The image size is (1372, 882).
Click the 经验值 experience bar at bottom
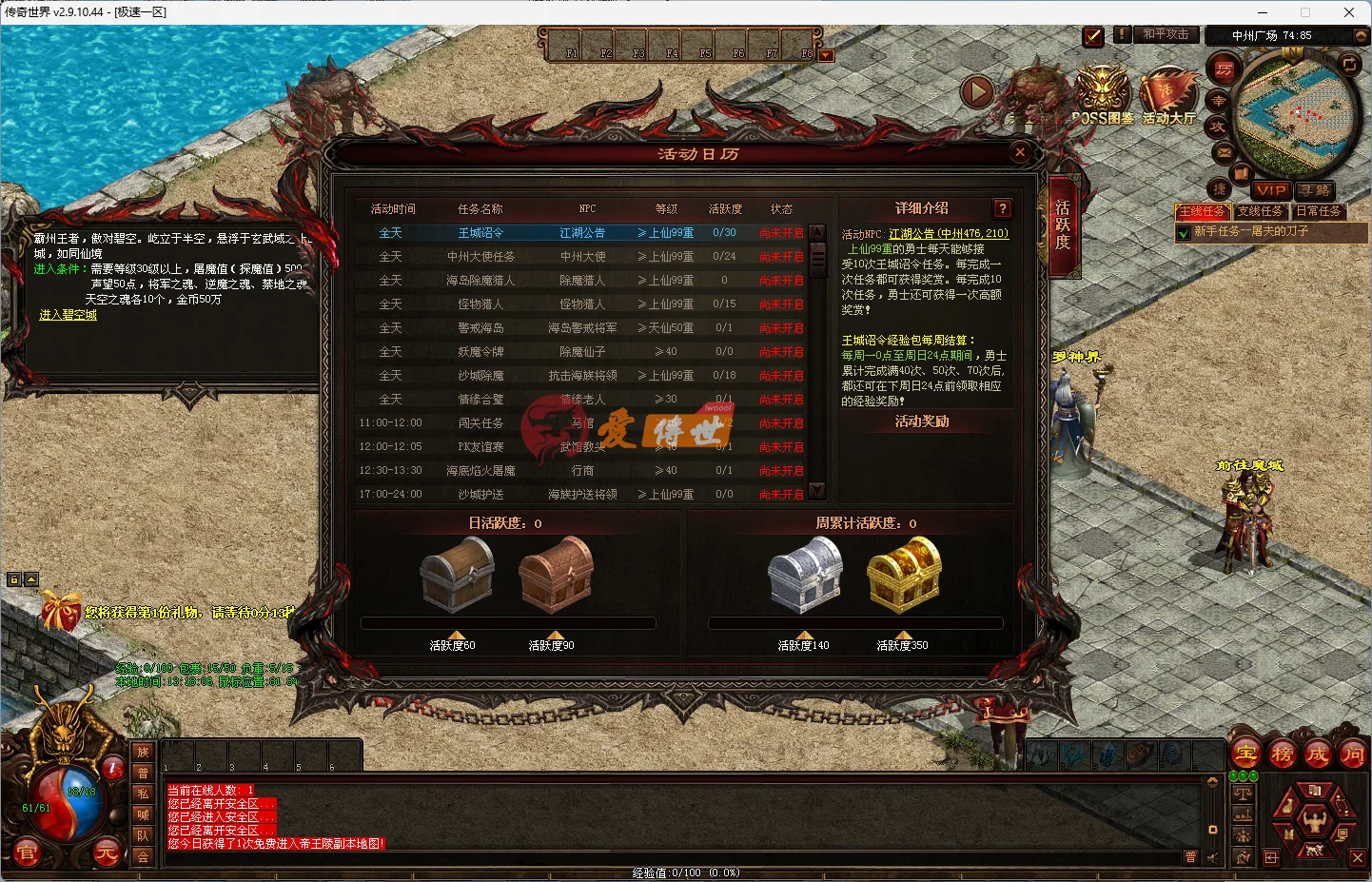coord(685,872)
